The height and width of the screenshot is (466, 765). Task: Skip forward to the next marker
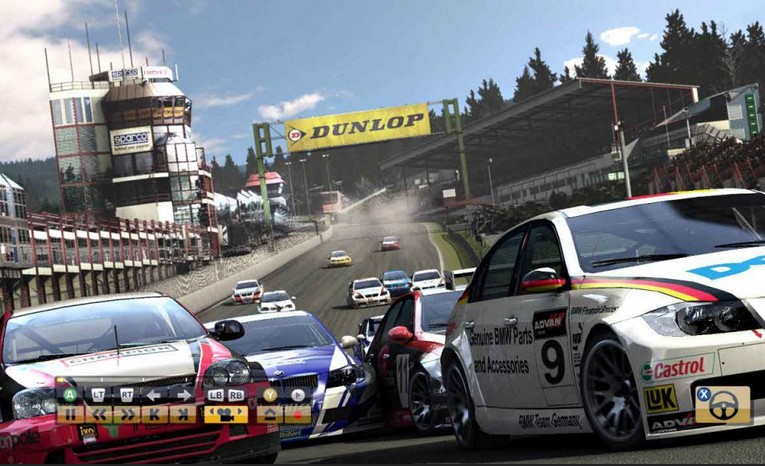[x=182, y=414]
